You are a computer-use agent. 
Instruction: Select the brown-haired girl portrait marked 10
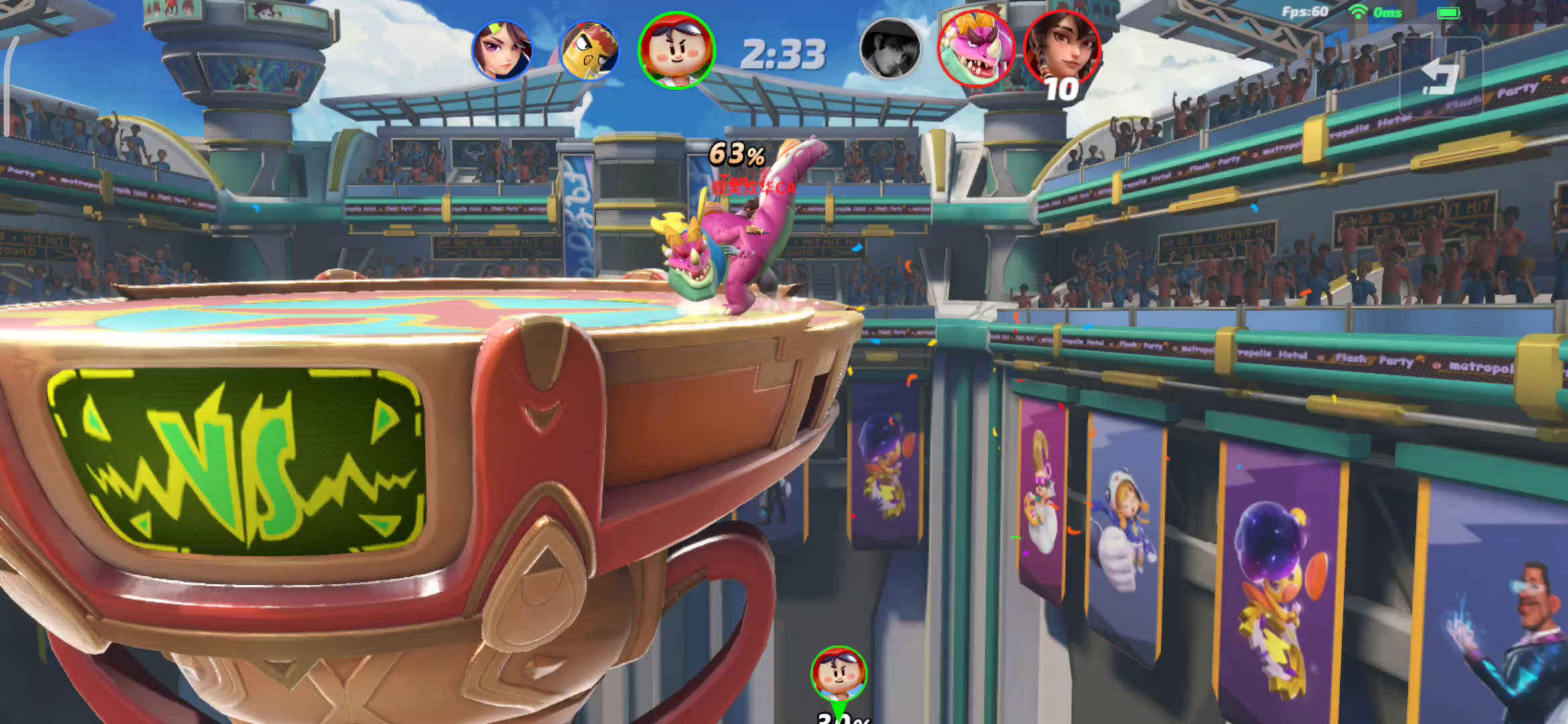1061,49
